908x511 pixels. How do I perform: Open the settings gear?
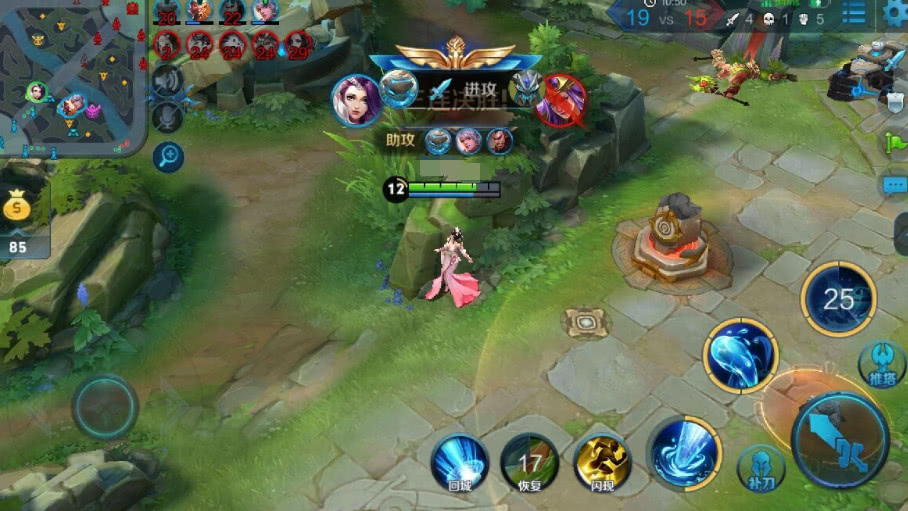(895, 12)
